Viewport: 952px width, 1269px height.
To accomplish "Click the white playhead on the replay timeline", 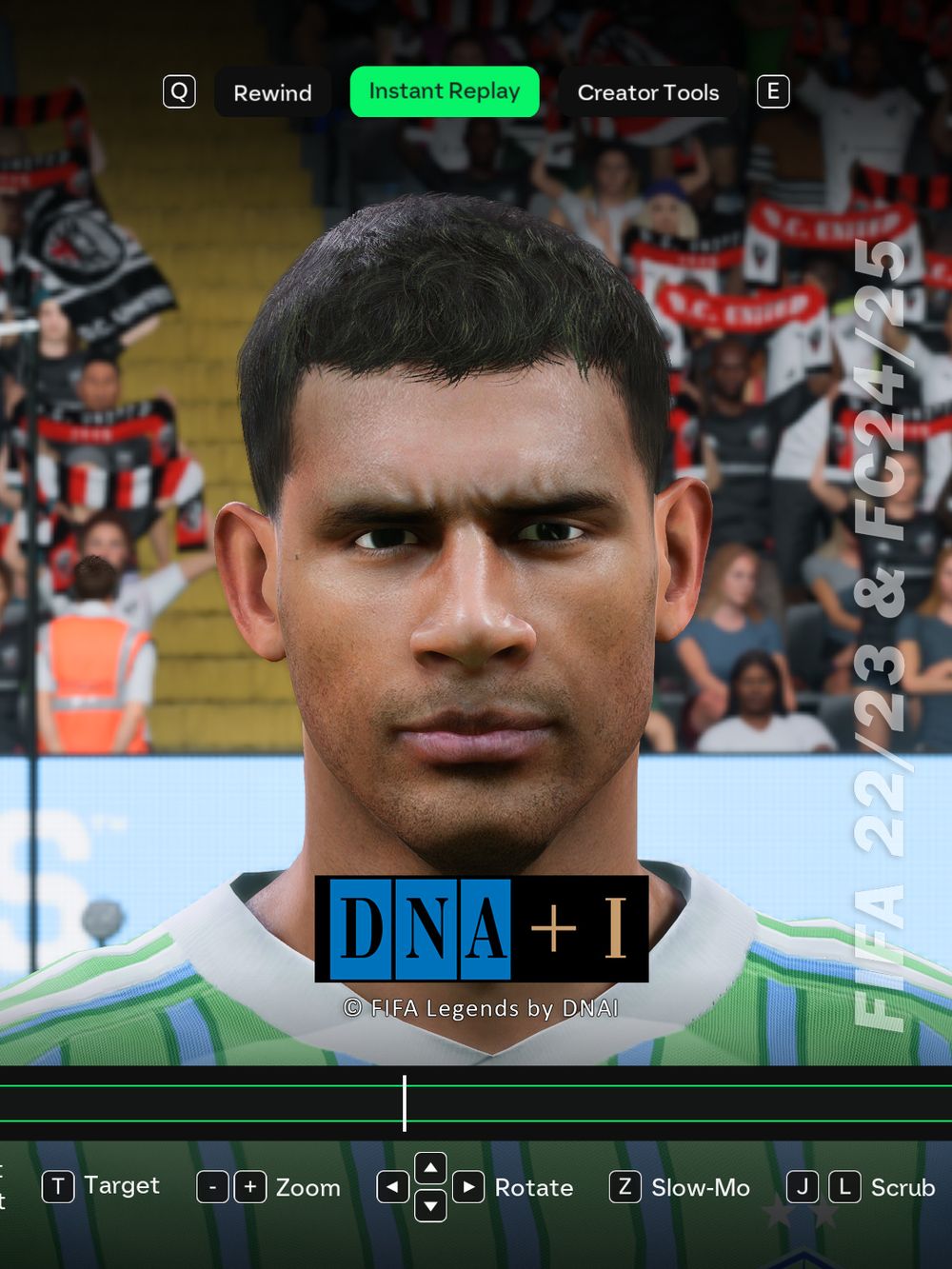I will (x=405, y=1103).
